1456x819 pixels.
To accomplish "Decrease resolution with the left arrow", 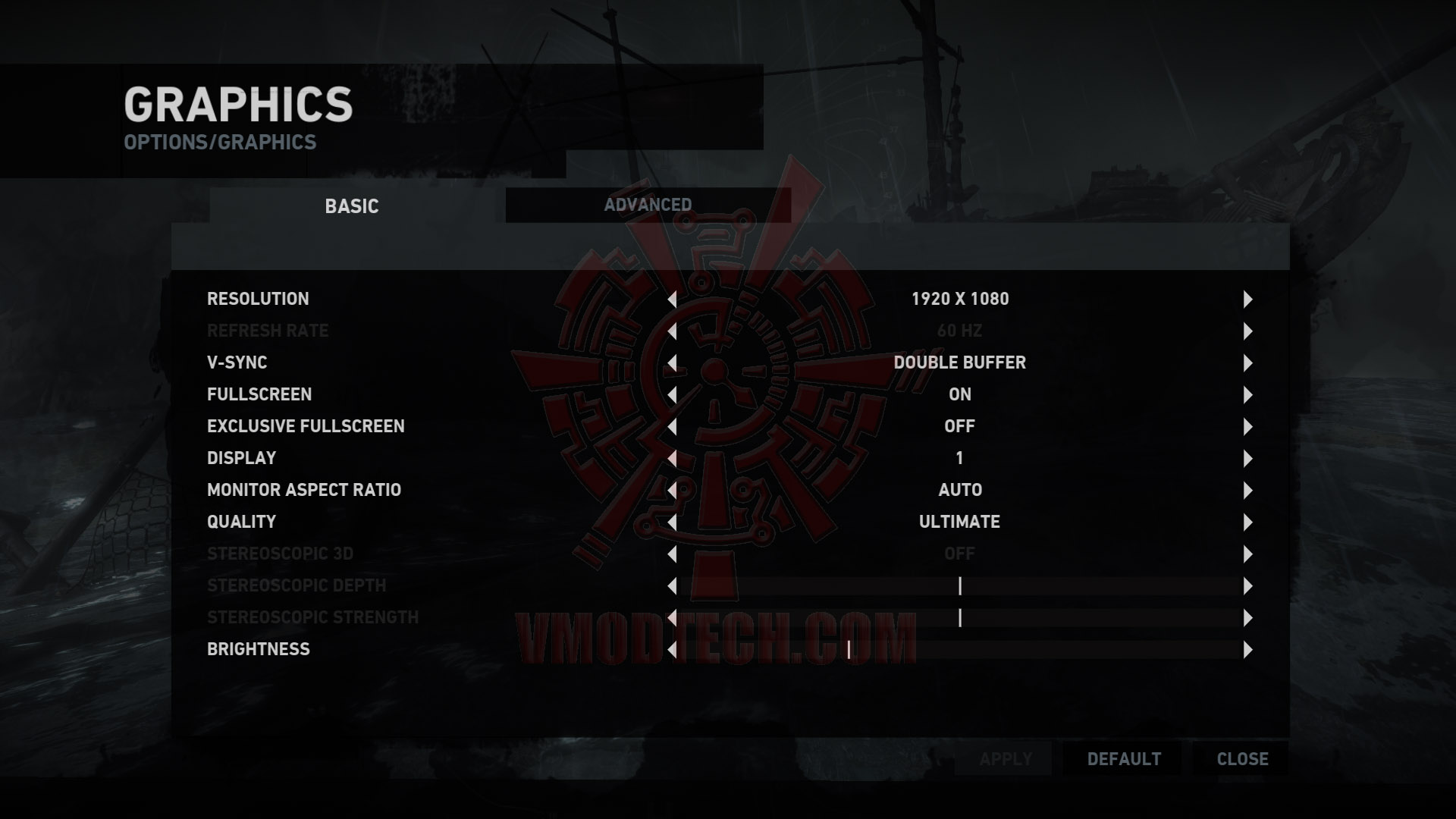I will 672,300.
